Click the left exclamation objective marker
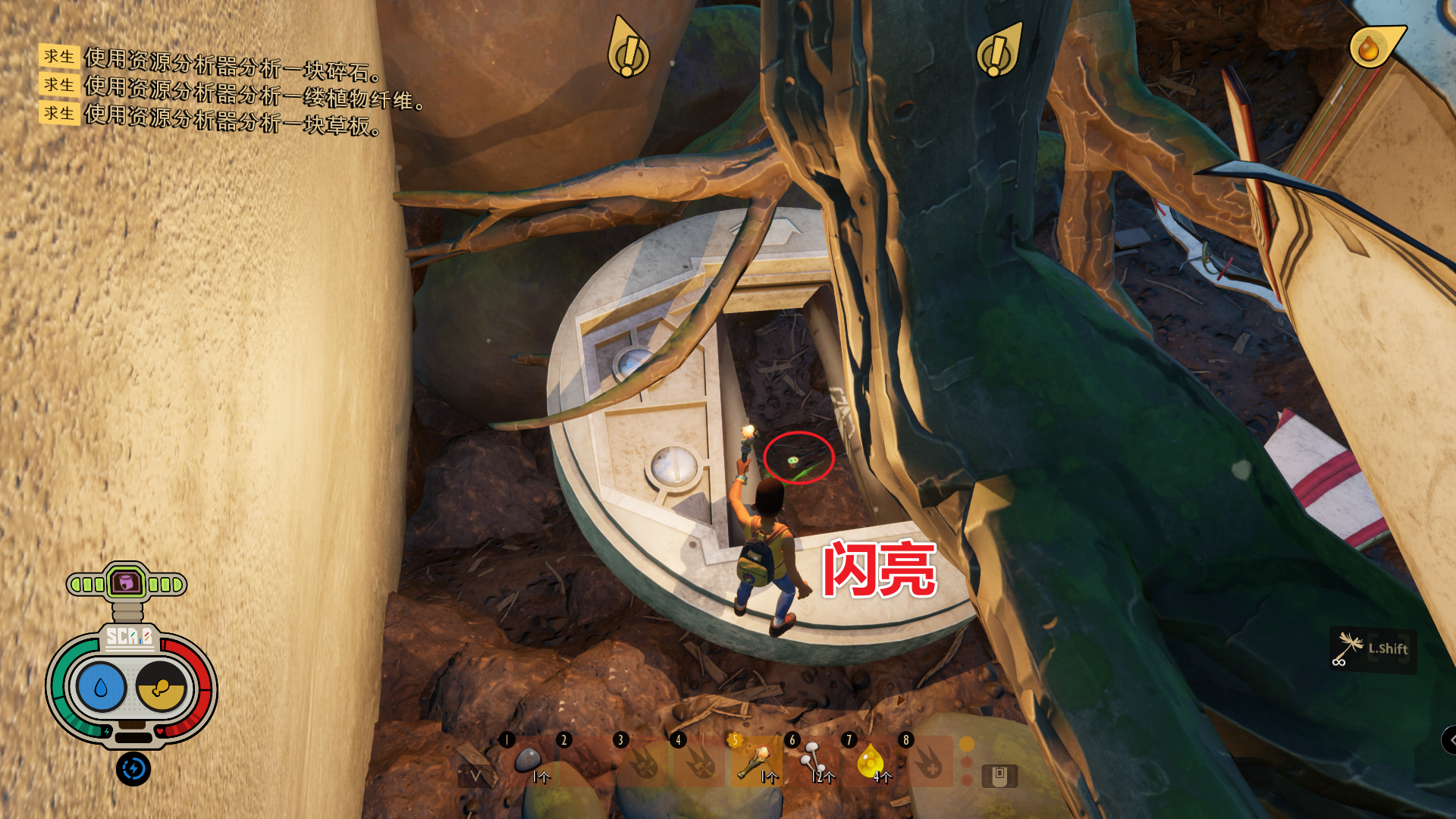1456x819 pixels. [628, 49]
